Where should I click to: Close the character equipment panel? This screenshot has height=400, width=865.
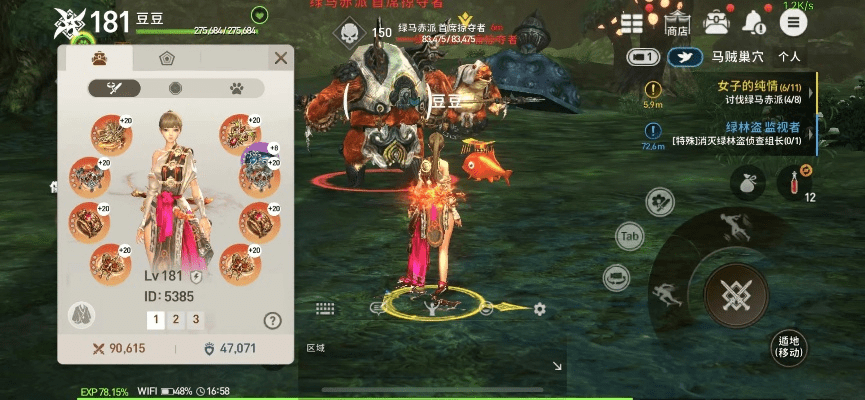[x=281, y=58]
